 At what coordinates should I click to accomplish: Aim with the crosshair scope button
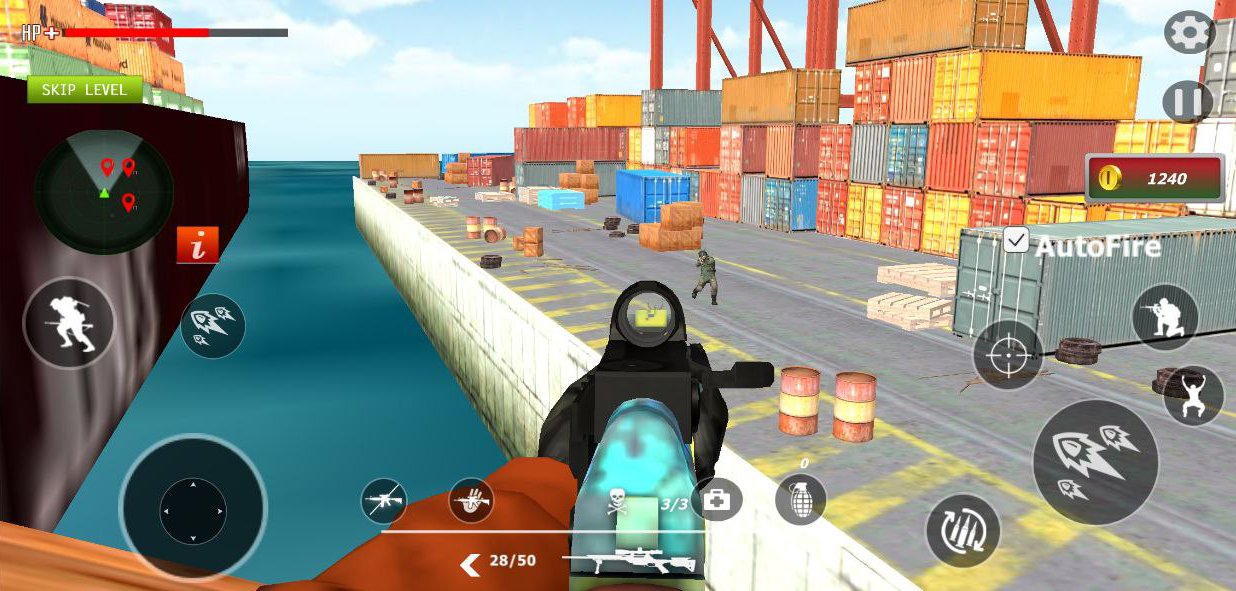pyautogui.click(x=1008, y=355)
